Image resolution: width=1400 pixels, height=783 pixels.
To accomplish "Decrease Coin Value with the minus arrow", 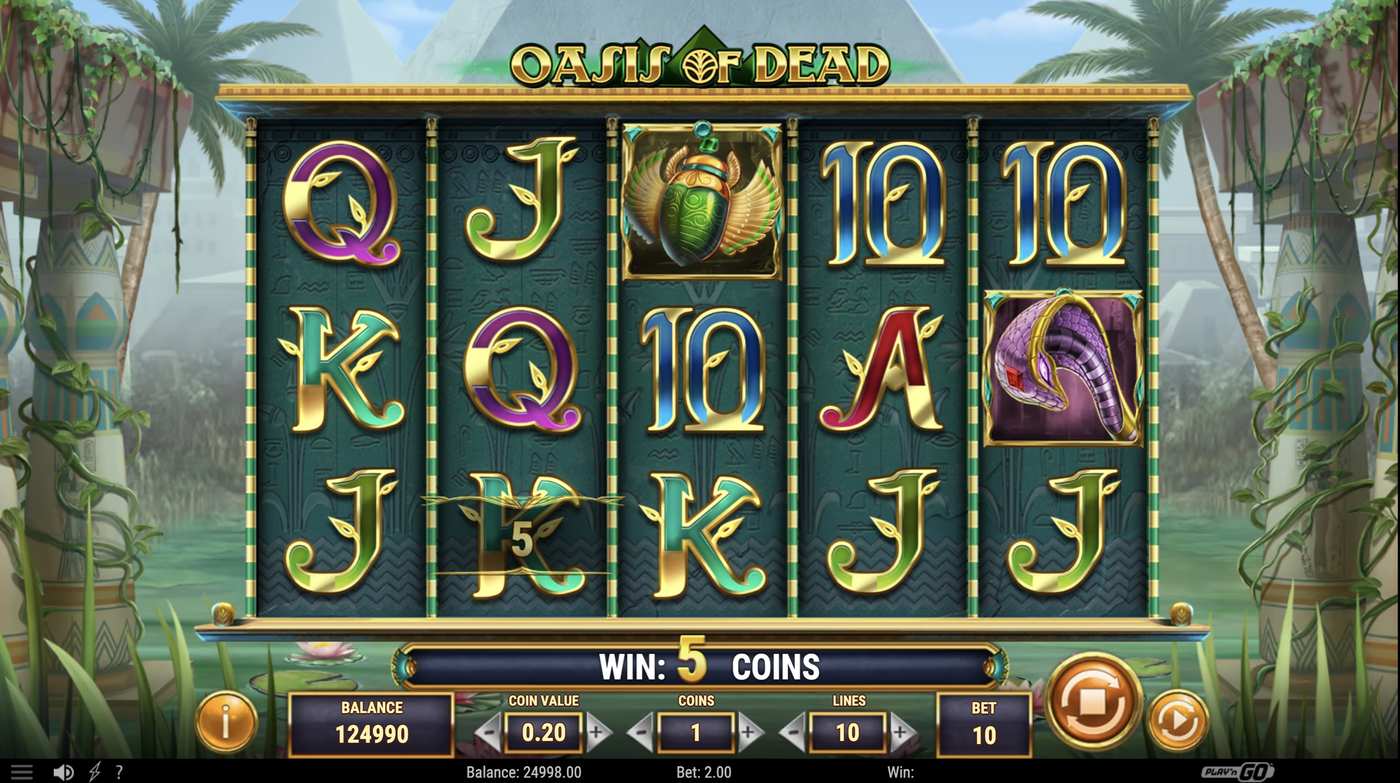I will click(x=487, y=732).
